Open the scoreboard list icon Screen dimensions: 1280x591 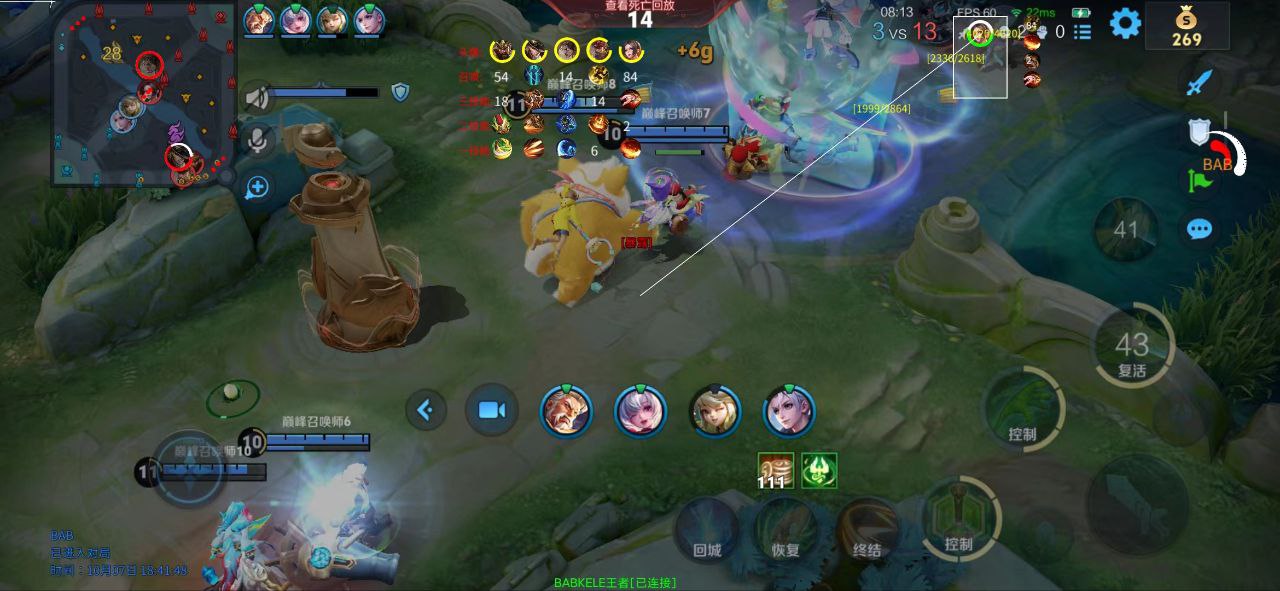click(x=1082, y=32)
